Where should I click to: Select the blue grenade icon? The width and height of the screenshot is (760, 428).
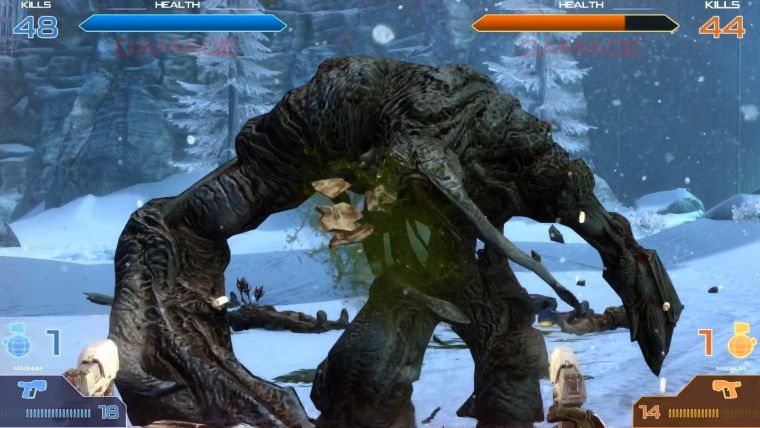click(x=19, y=343)
